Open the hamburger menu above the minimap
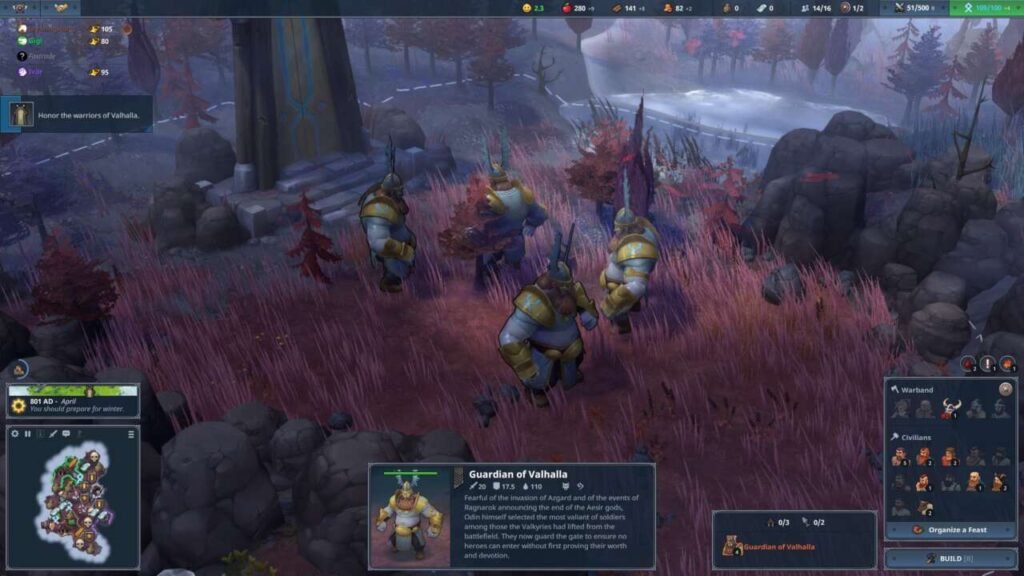Image resolution: width=1024 pixels, height=576 pixels. point(131,434)
